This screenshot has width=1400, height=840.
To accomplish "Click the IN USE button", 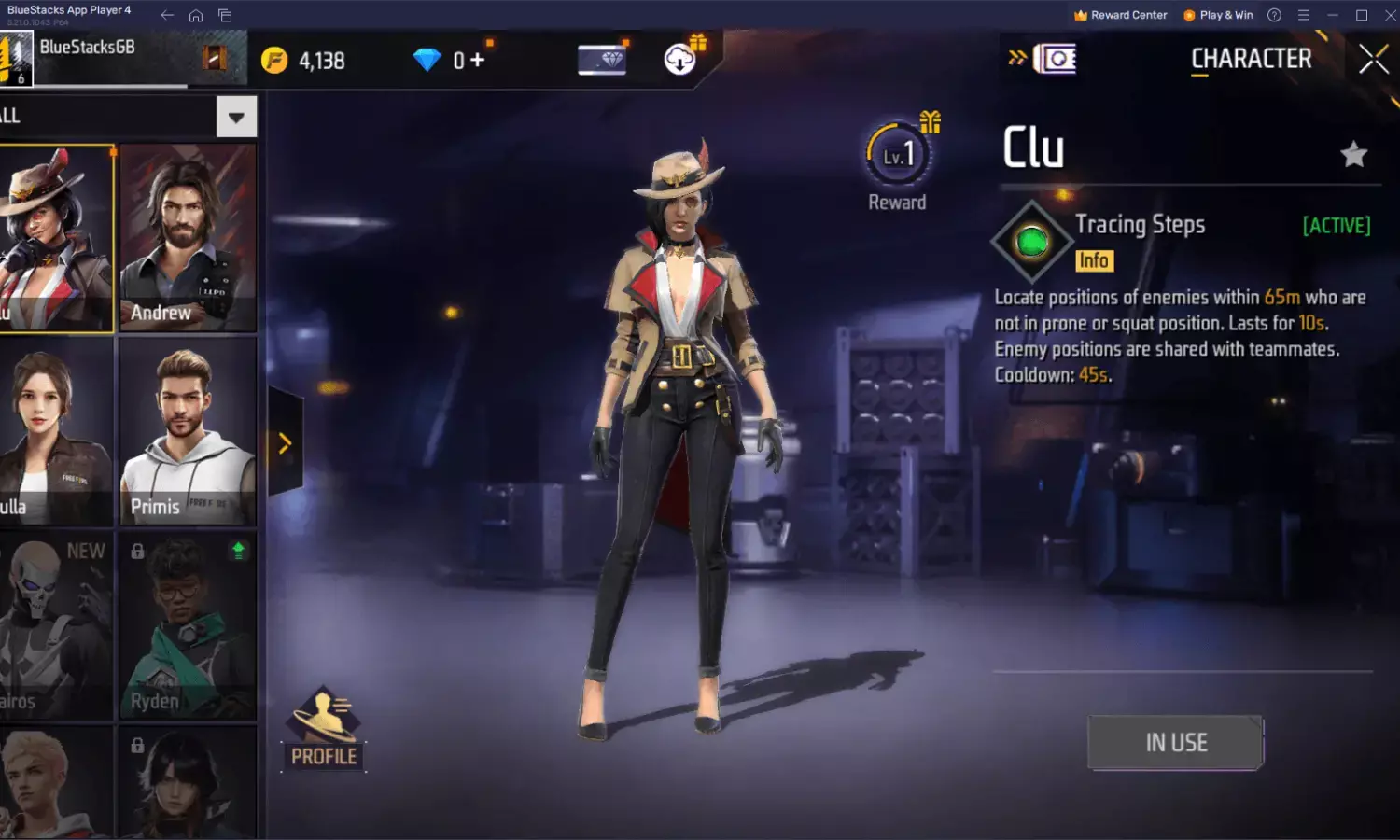I will tap(1175, 742).
